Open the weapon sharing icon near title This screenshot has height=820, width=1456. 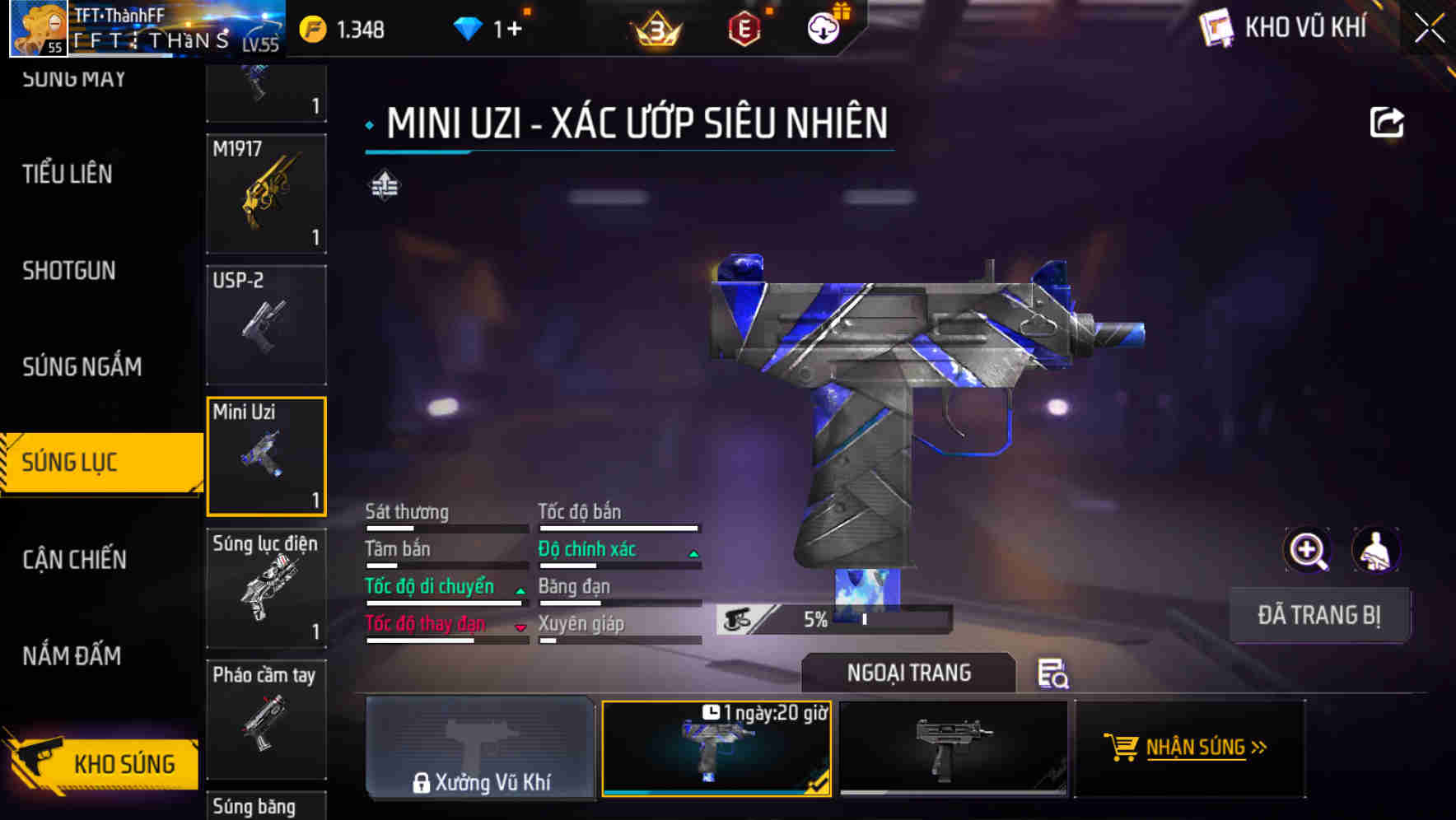(1388, 121)
